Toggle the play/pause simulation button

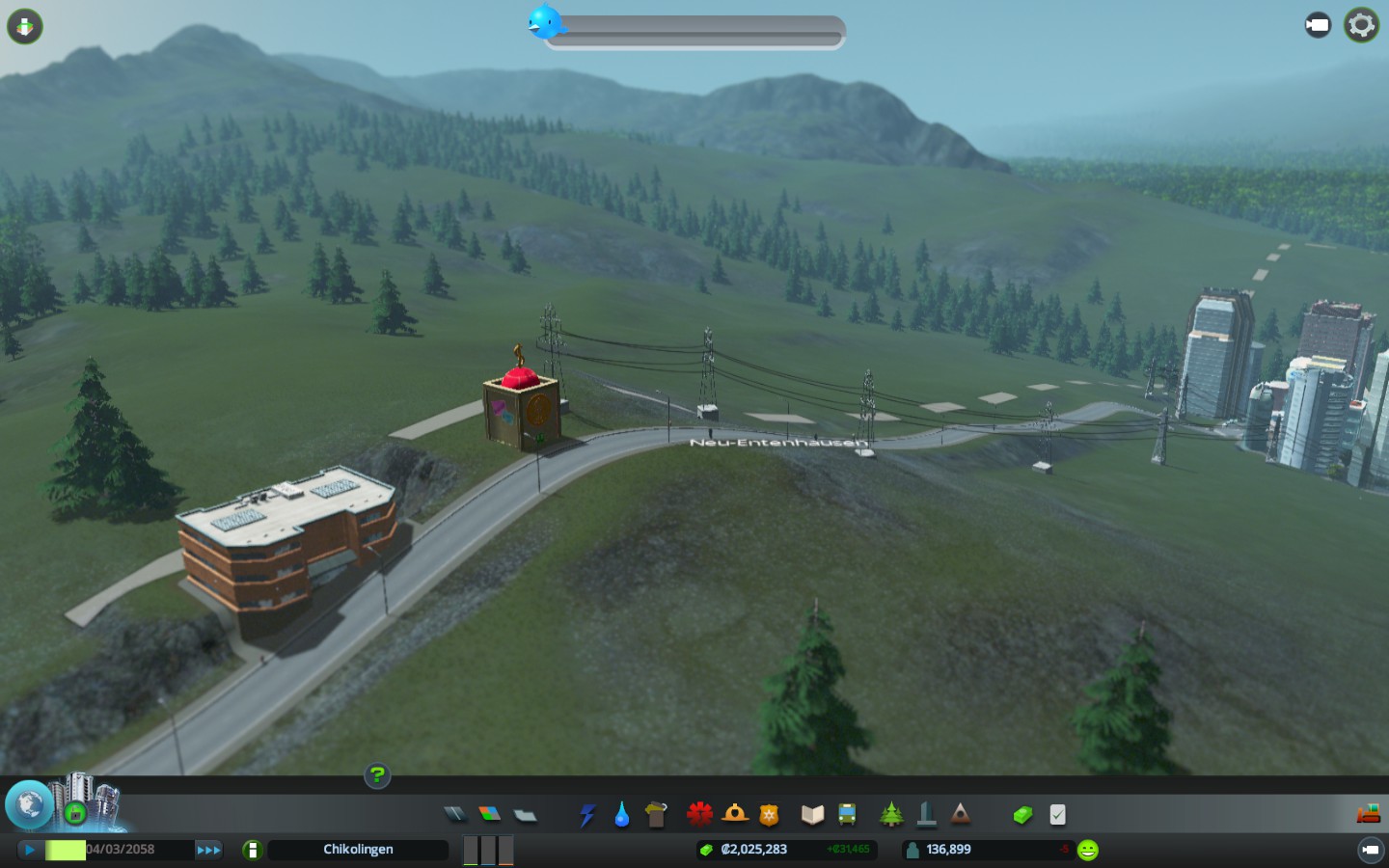coord(30,850)
